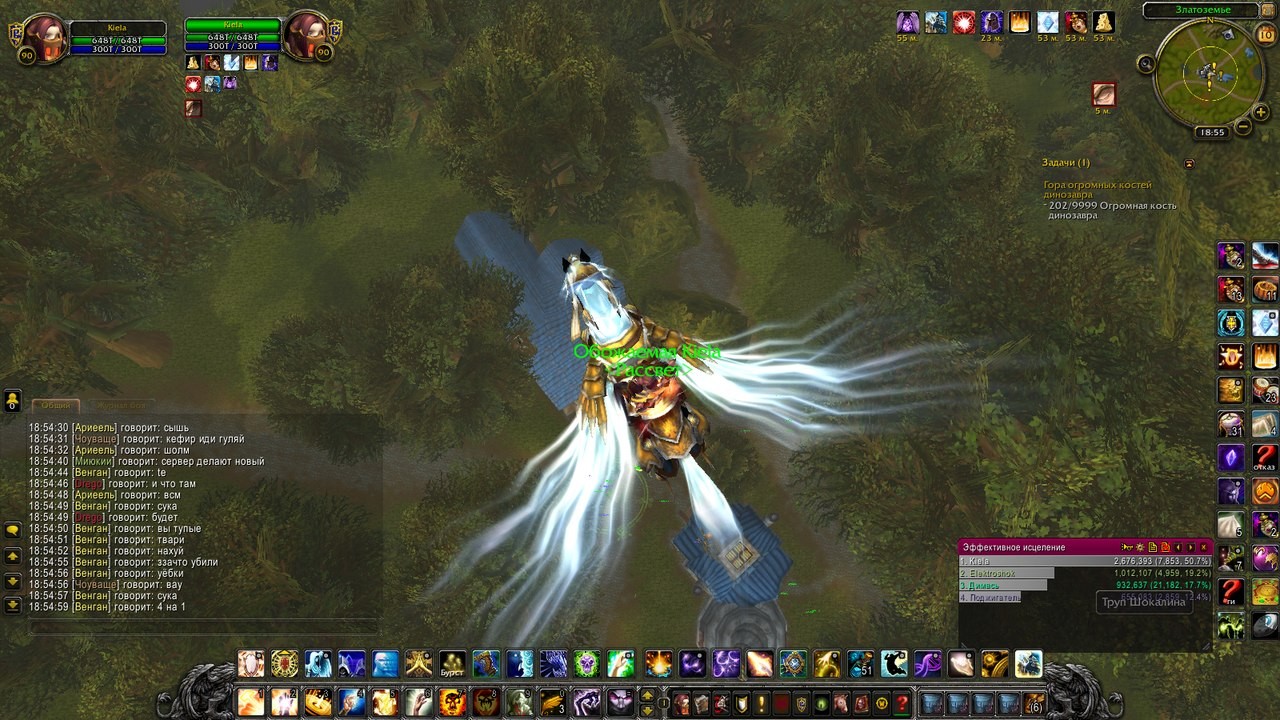The image size is (1280, 720).
Task: Close the Эффективное исцеление meter window
Action: coord(1205,547)
